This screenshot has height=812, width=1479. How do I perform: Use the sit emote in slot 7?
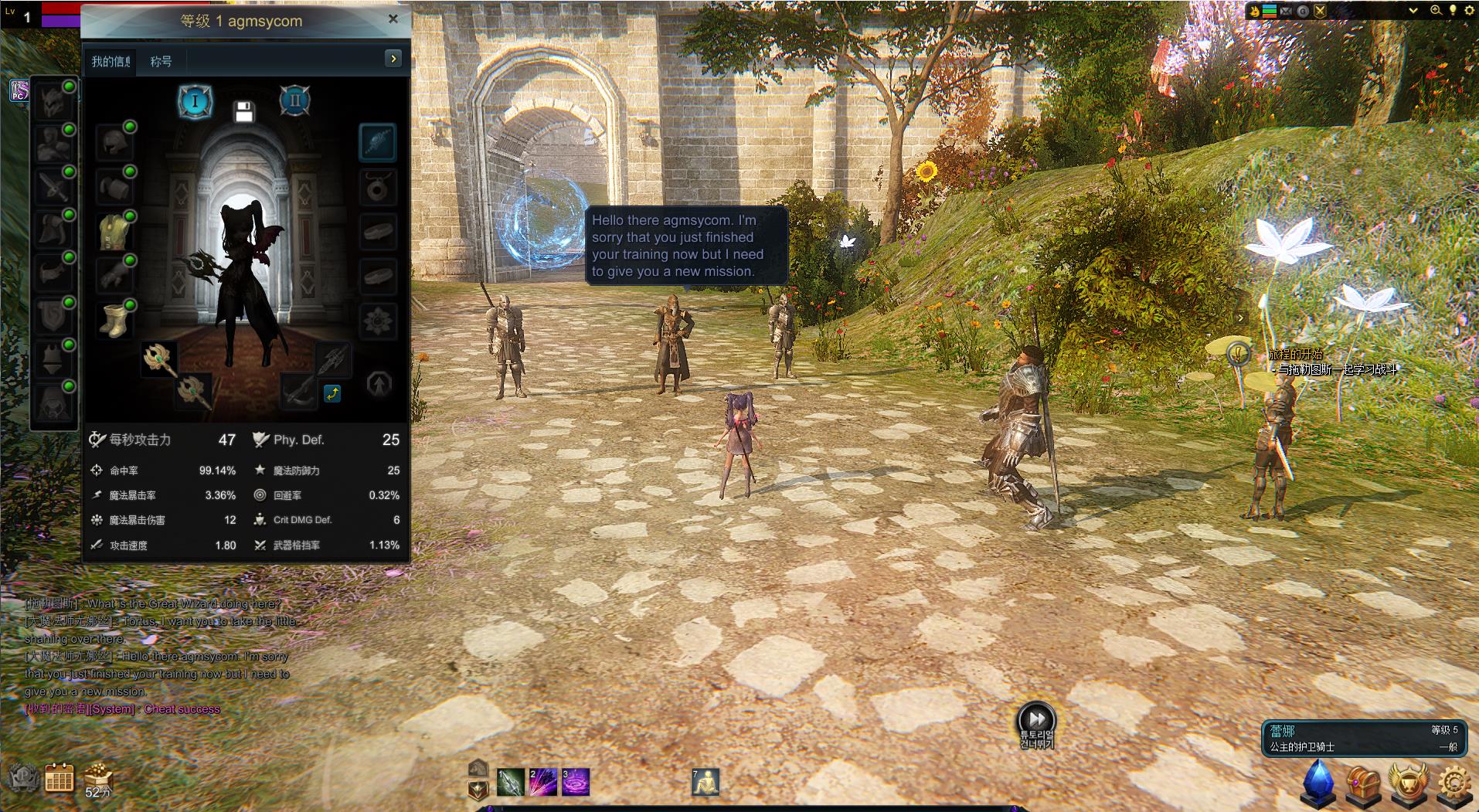(x=705, y=782)
